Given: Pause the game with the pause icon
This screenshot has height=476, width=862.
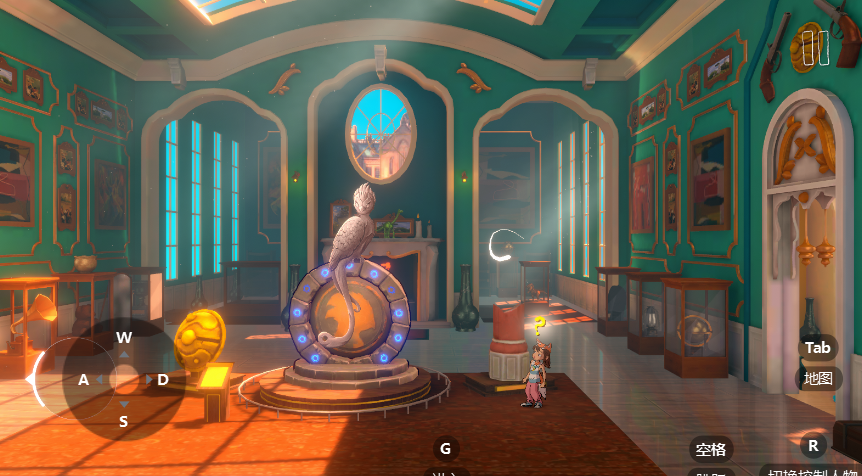Looking at the screenshot, I should [x=815, y=48].
